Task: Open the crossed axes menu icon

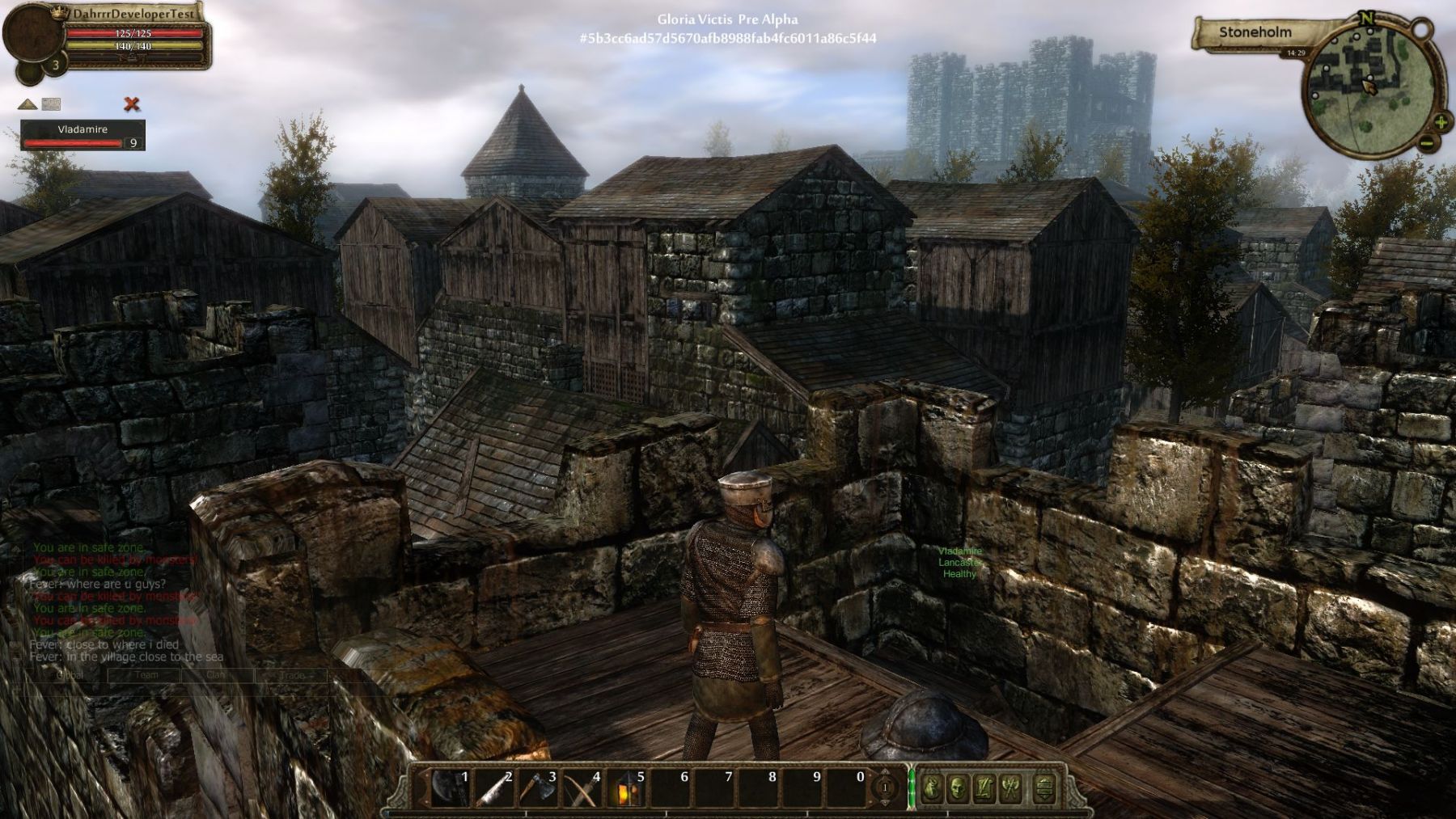Action: (x=1011, y=787)
